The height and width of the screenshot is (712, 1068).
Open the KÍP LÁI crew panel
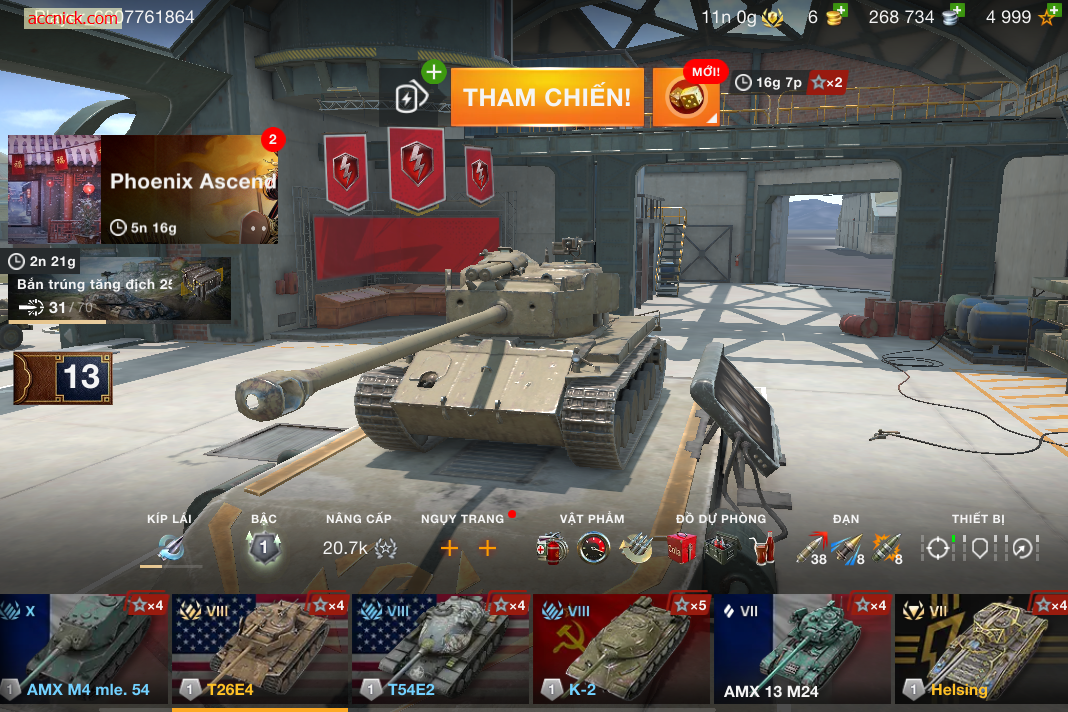pos(170,548)
